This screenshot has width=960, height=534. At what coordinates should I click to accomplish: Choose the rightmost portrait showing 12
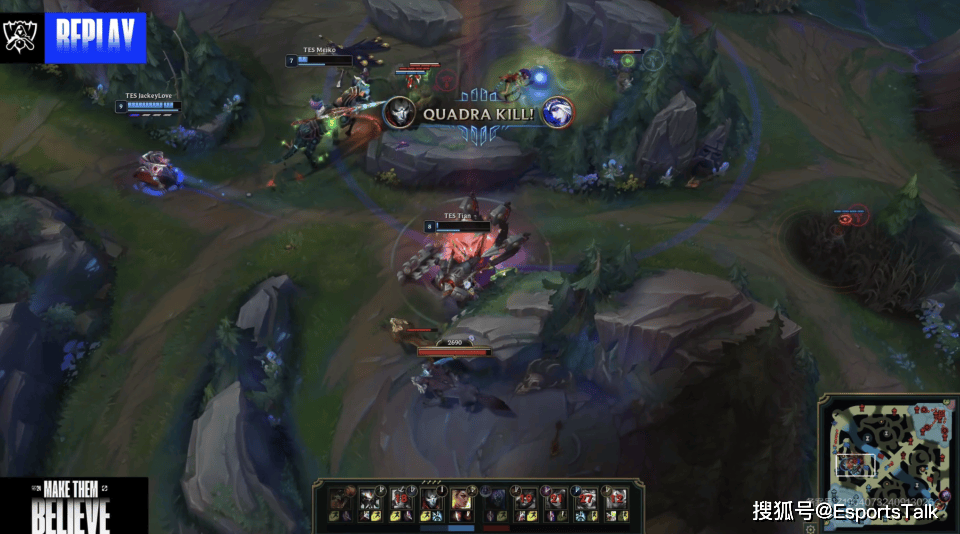point(616,499)
